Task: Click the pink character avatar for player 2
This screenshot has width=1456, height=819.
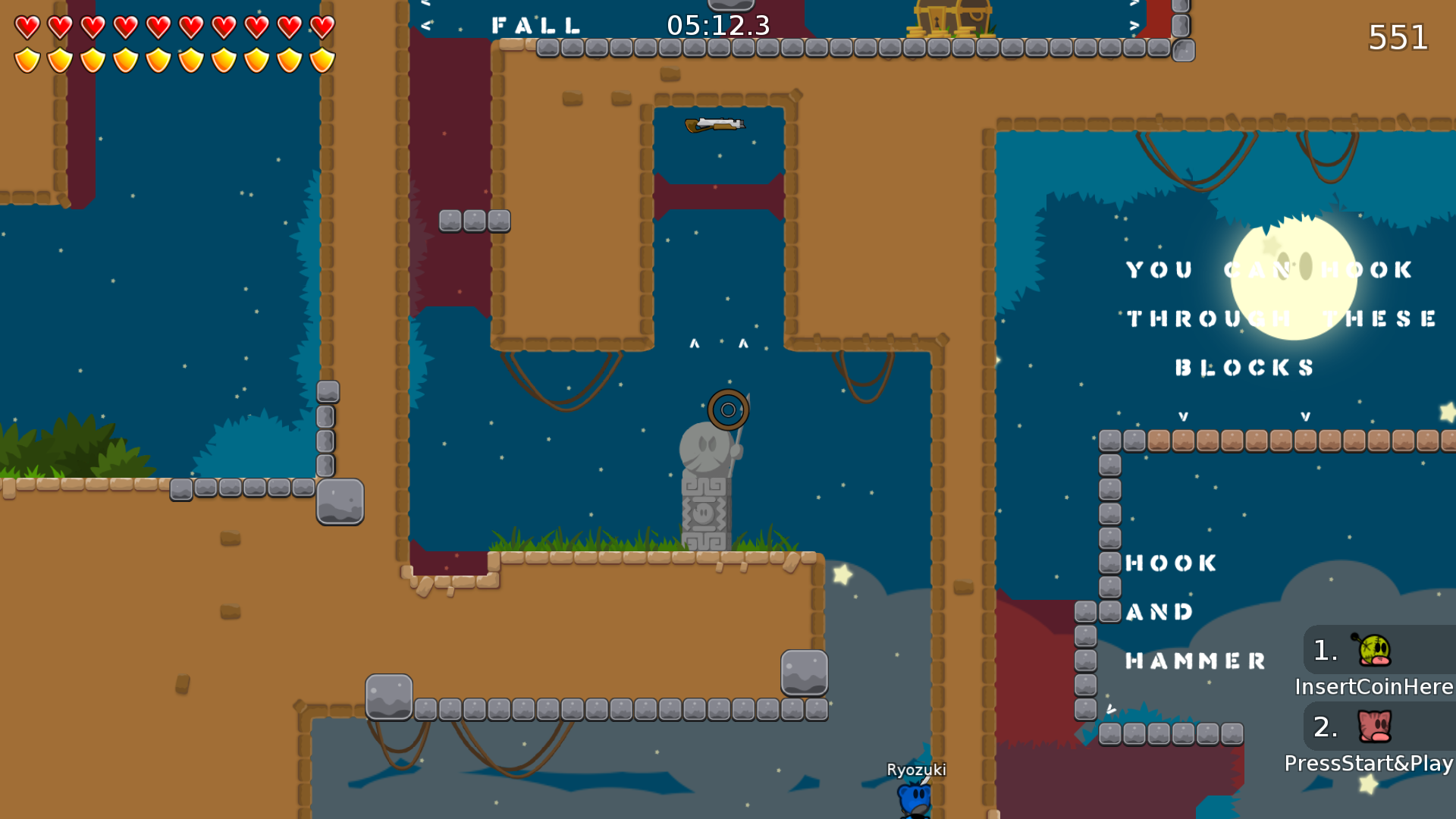Action: [x=1374, y=728]
